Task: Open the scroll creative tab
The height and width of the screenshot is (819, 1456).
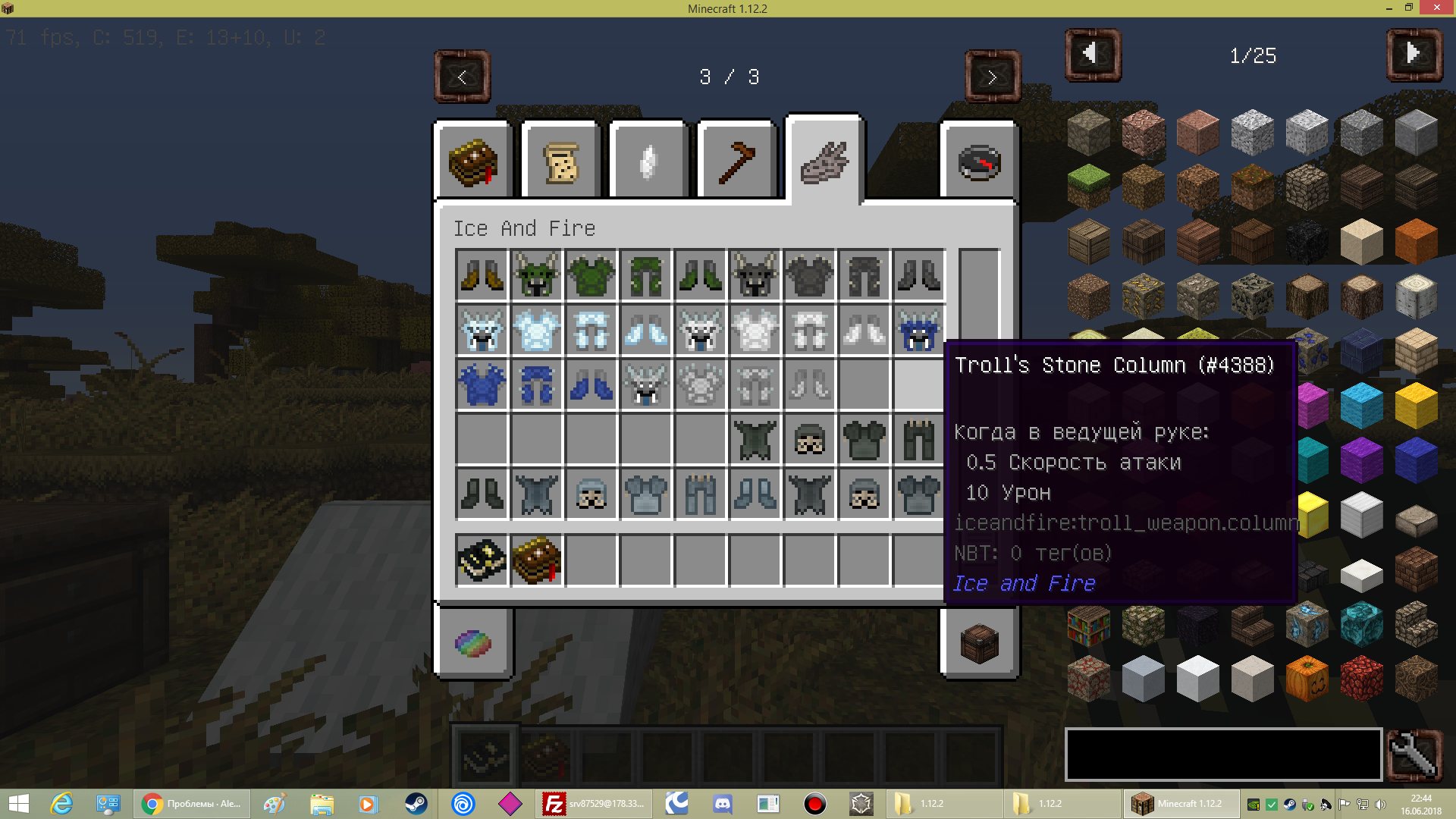Action: click(560, 159)
